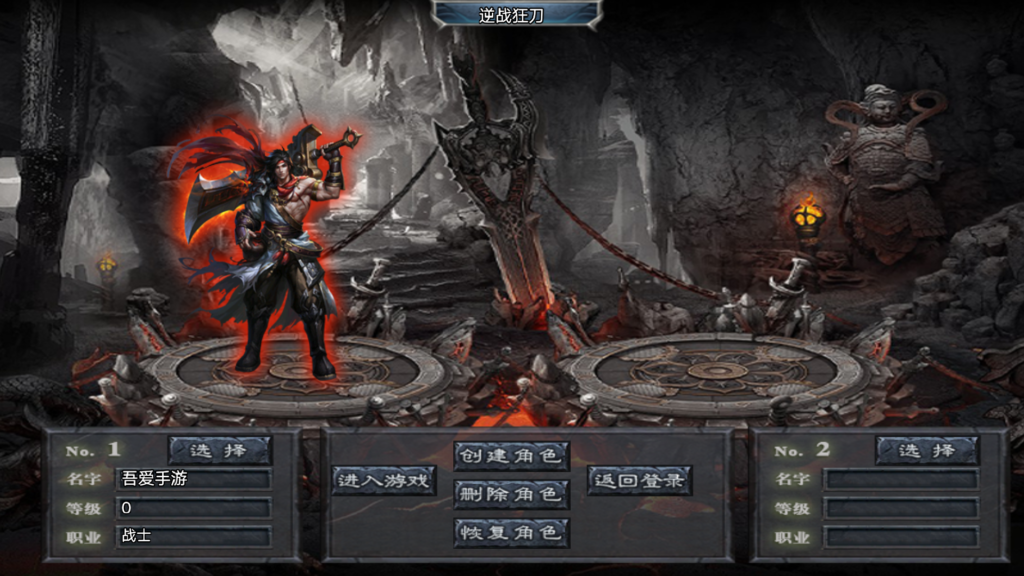Click the 逆战狂刀 server title banner

pos(516,13)
